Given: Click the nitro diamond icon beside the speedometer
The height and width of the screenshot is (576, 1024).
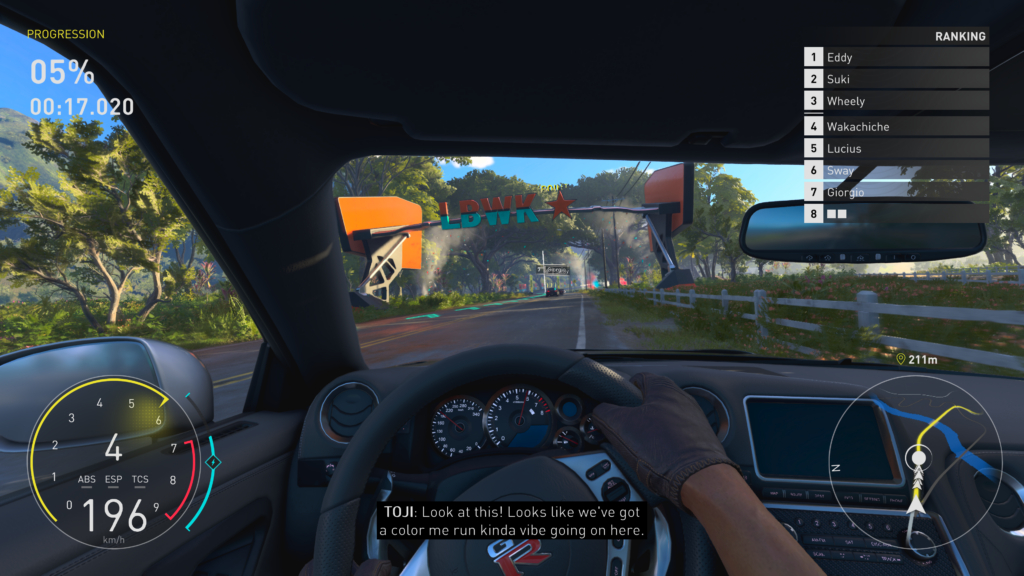Looking at the screenshot, I should (x=212, y=462).
